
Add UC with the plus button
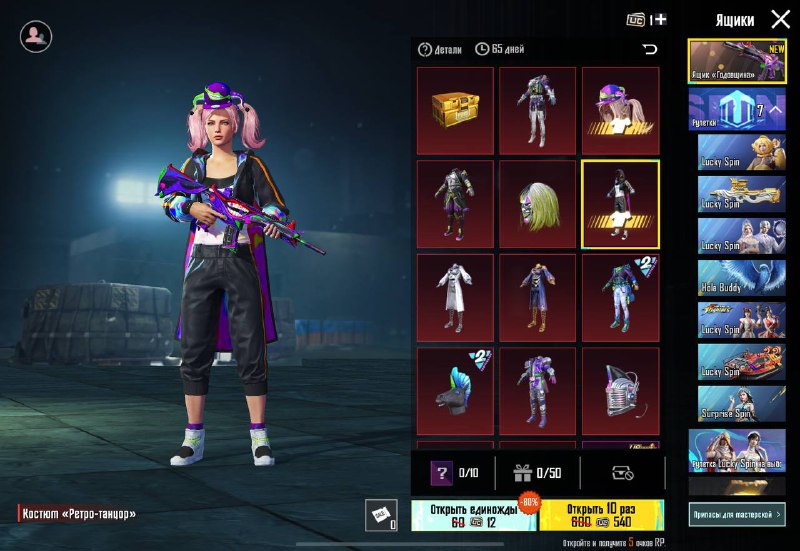pyautogui.click(x=660, y=19)
